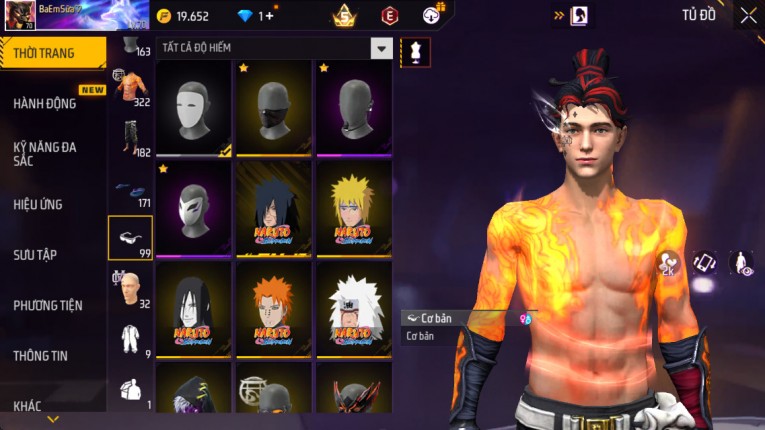Select the Kỹ Năng Đa Sắc menu
The width and height of the screenshot is (765, 430).
click(45, 153)
